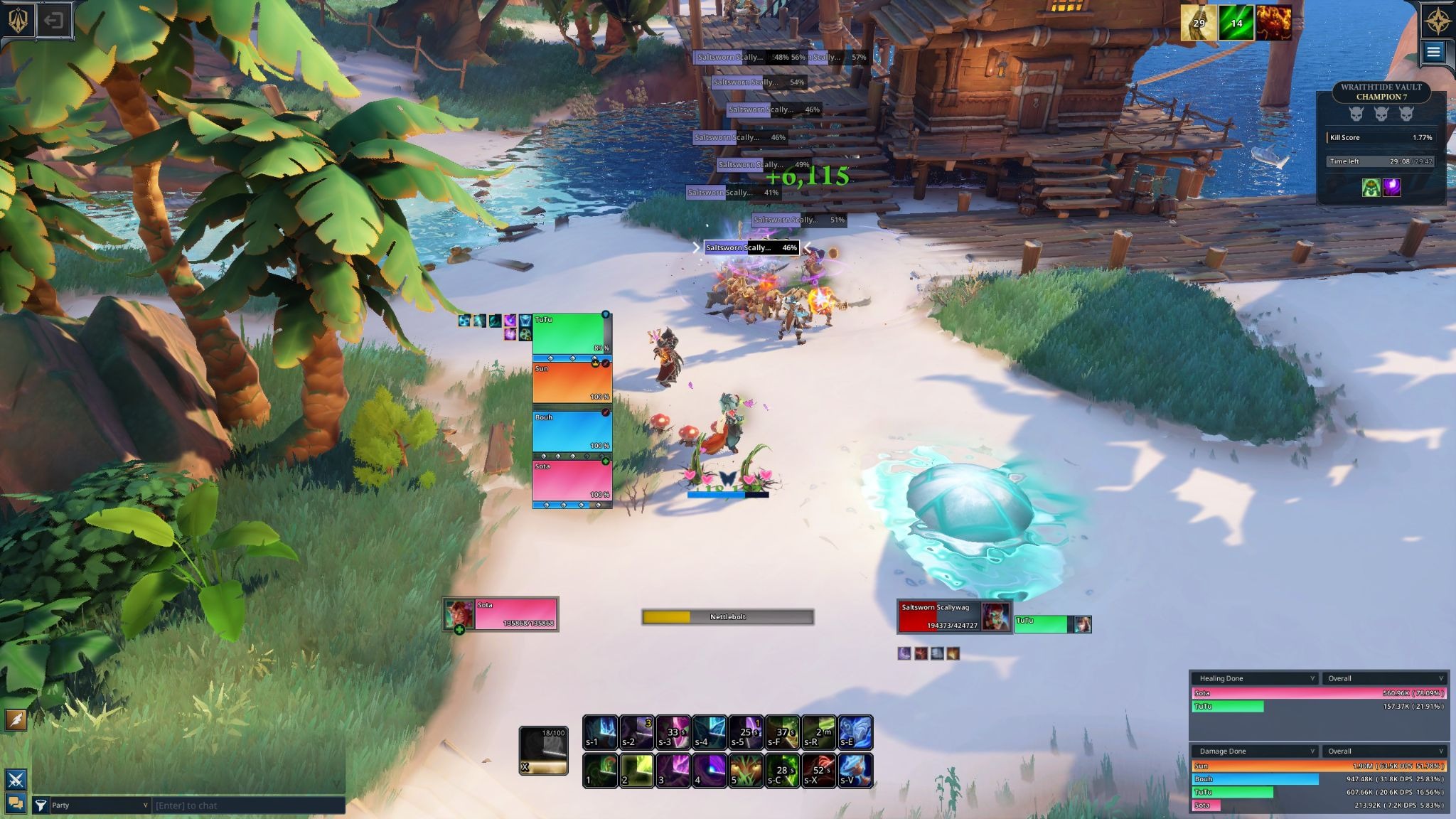This screenshot has width=1456, height=819.
Task: Click the exit door arrow button
Action: 53,20
